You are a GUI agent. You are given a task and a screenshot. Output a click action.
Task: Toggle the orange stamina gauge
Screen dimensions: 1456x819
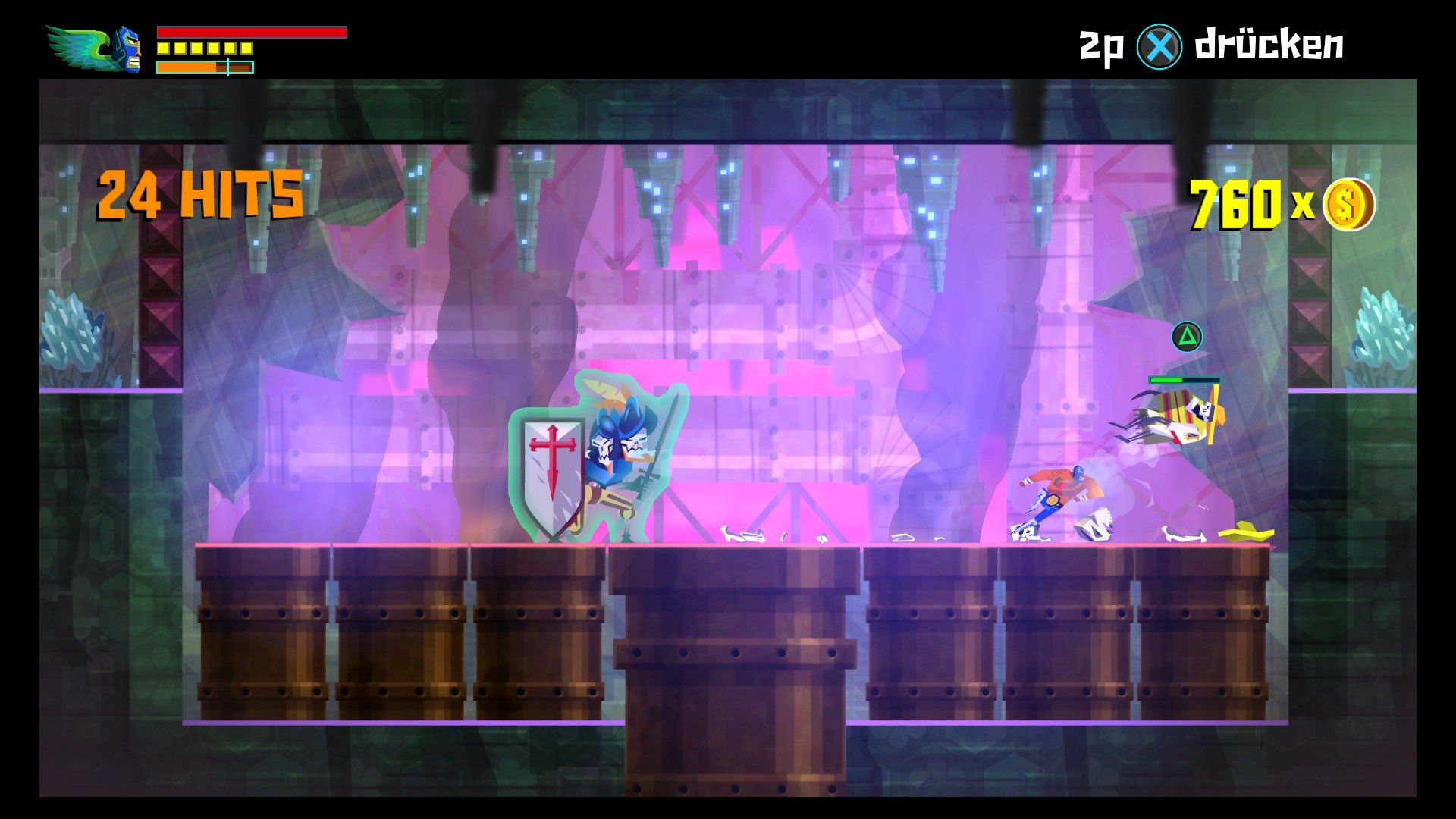pyautogui.click(x=186, y=68)
